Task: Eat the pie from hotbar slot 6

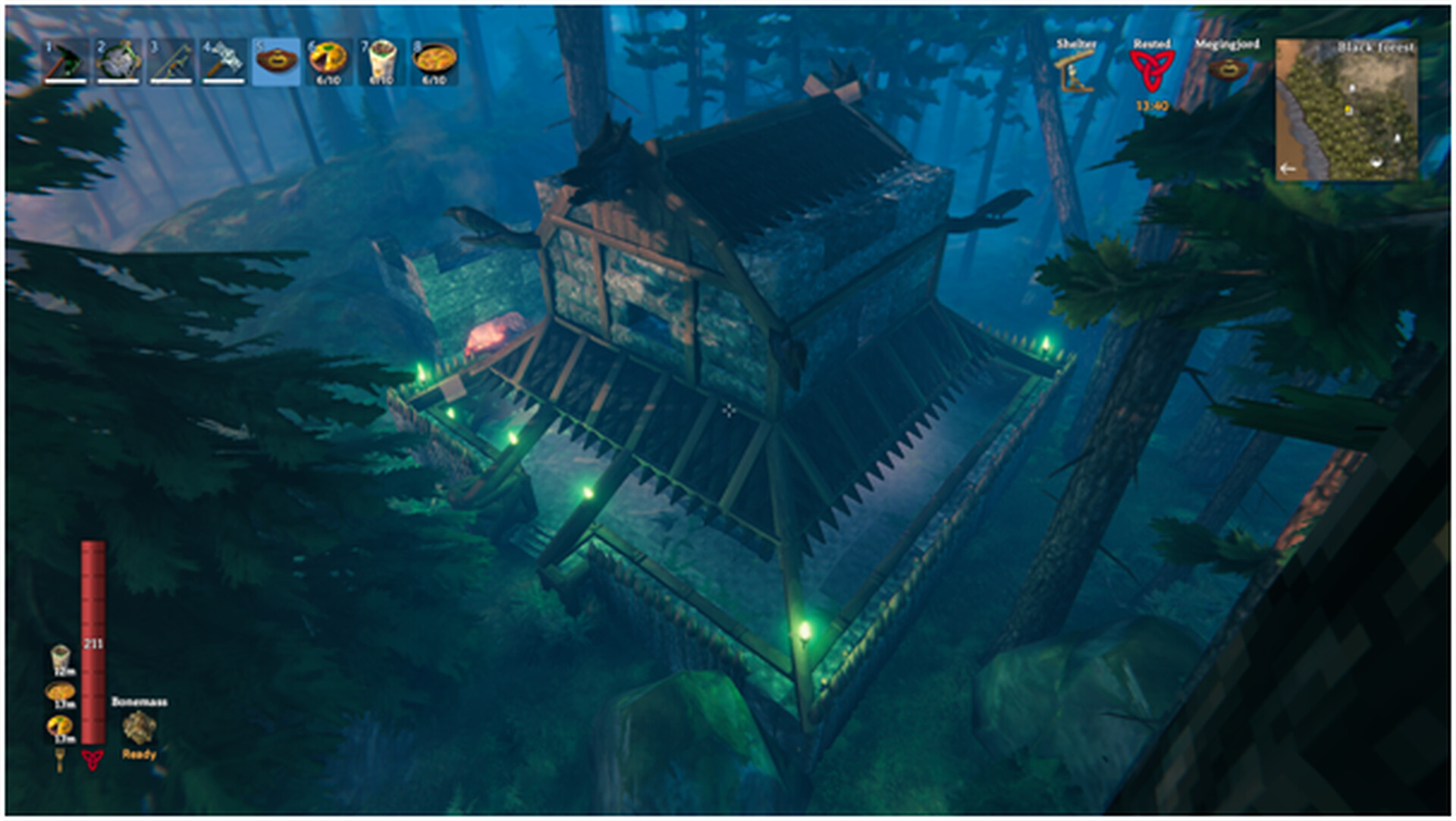Action: [328, 61]
